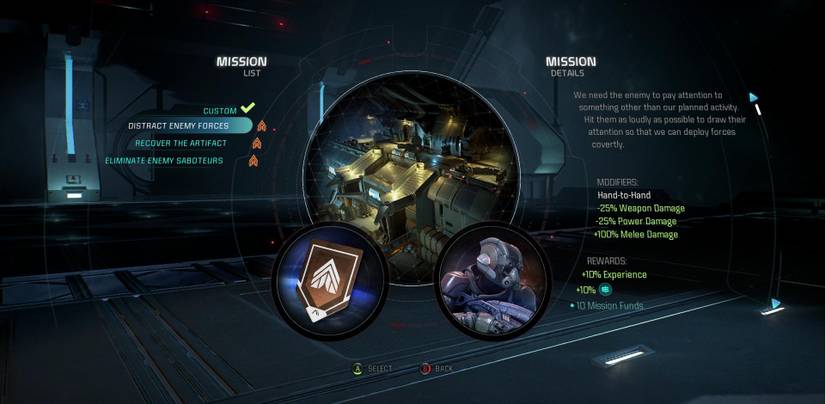
Task: Click the upper arrow of details scroller
Action: (754, 98)
